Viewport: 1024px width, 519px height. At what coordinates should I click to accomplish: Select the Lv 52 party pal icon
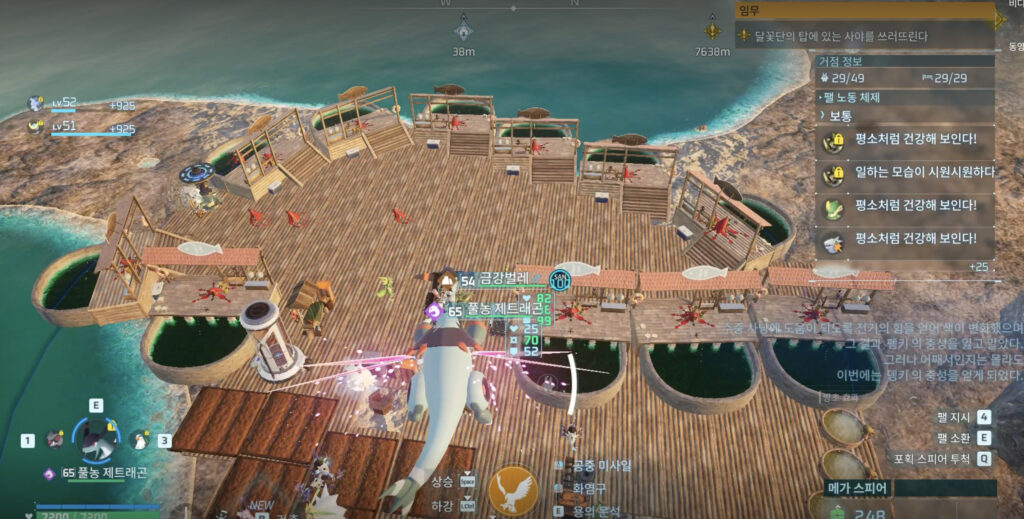[x=36, y=102]
